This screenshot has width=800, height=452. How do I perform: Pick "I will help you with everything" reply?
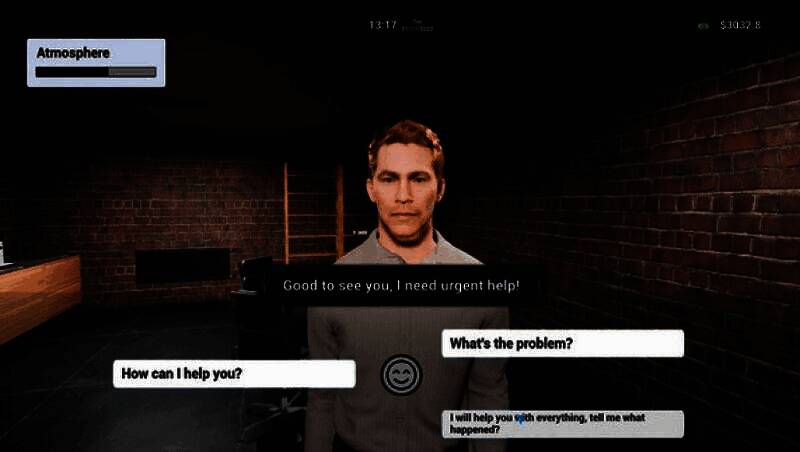pyautogui.click(x=562, y=423)
